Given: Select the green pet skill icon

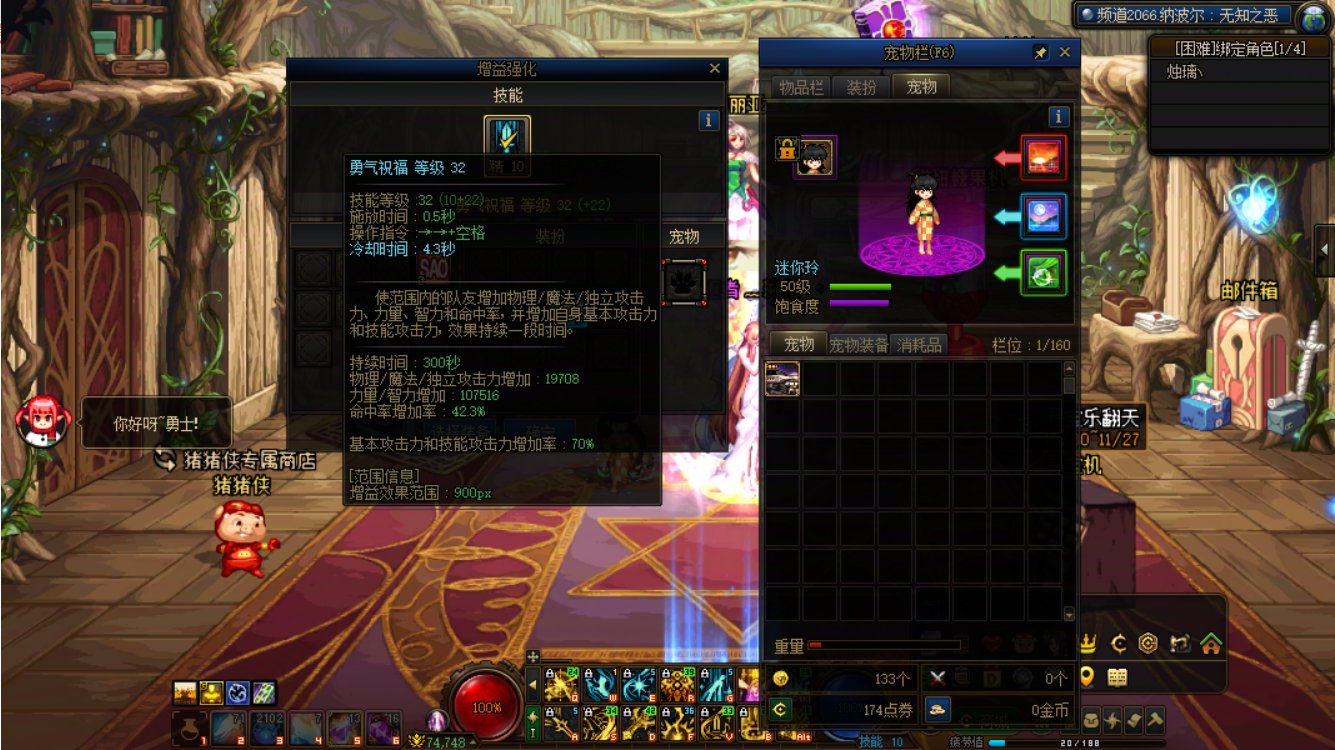Looking at the screenshot, I should 1041,271.
